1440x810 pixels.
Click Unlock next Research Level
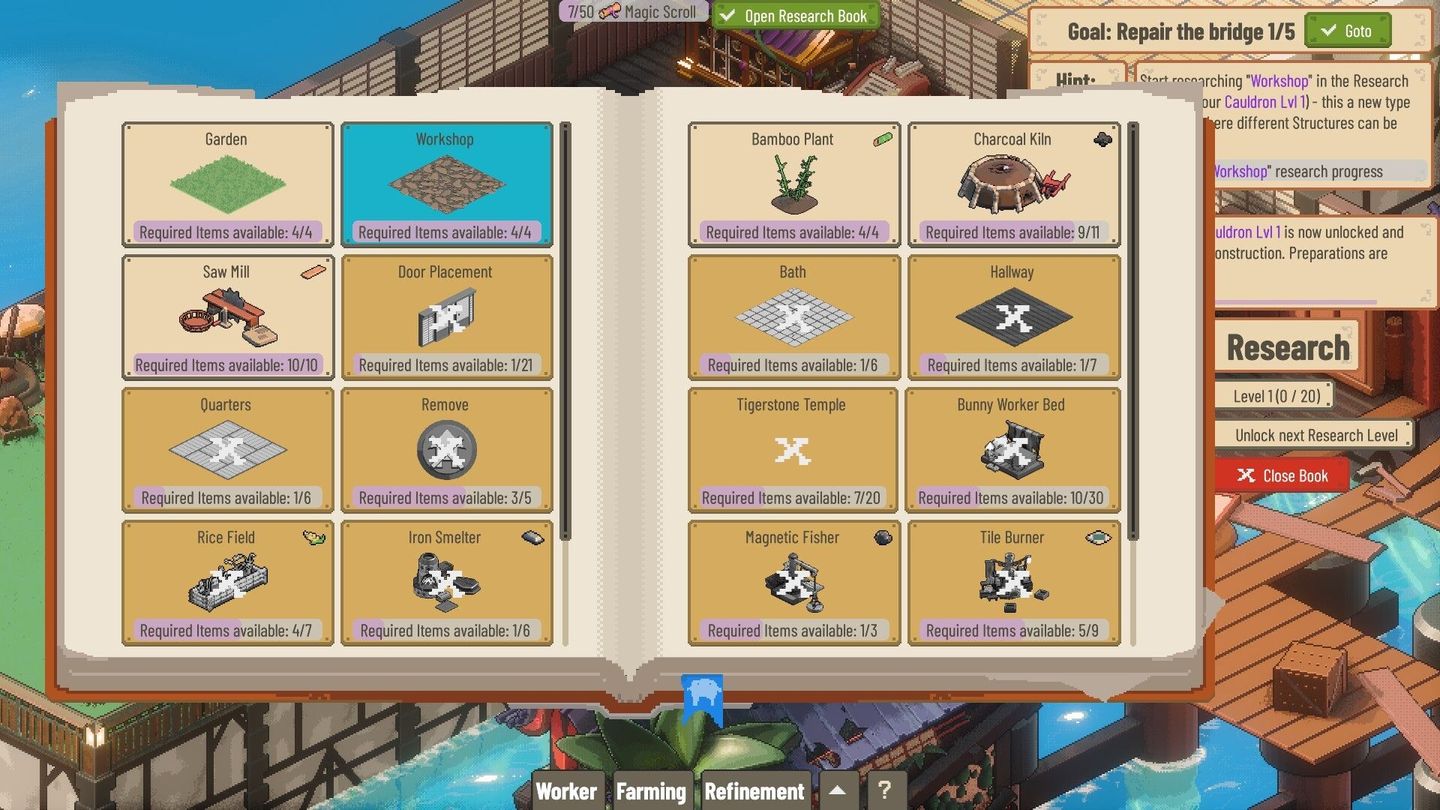pos(1314,434)
